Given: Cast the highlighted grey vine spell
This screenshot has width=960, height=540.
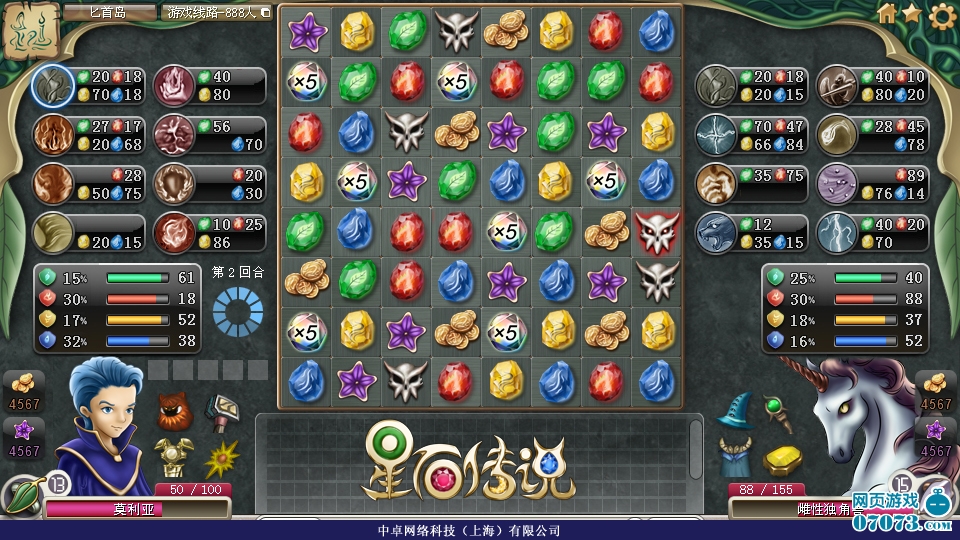Looking at the screenshot, I should [x=52, y=86].
